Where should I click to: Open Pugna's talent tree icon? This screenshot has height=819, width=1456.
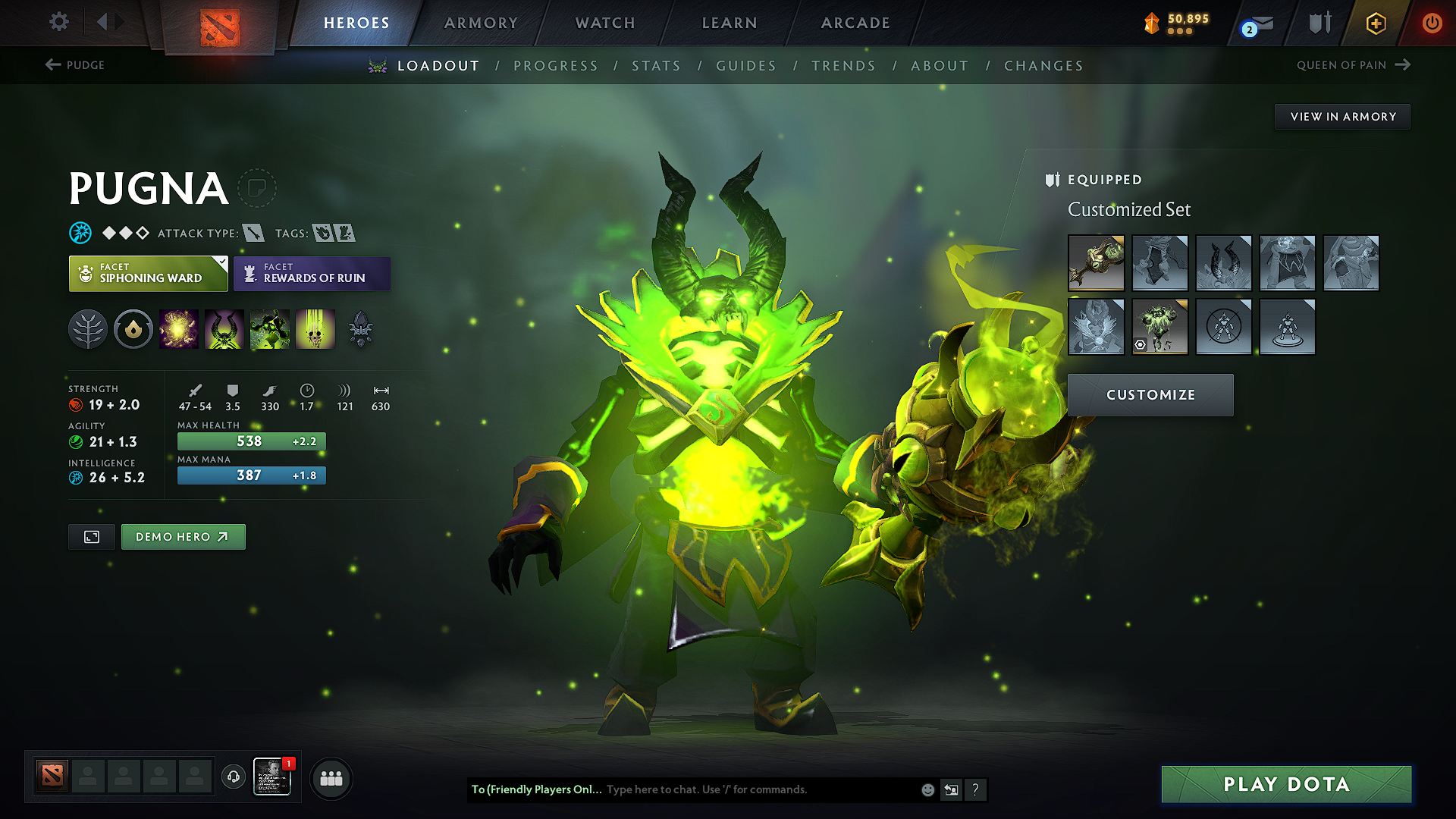[89, 329]
